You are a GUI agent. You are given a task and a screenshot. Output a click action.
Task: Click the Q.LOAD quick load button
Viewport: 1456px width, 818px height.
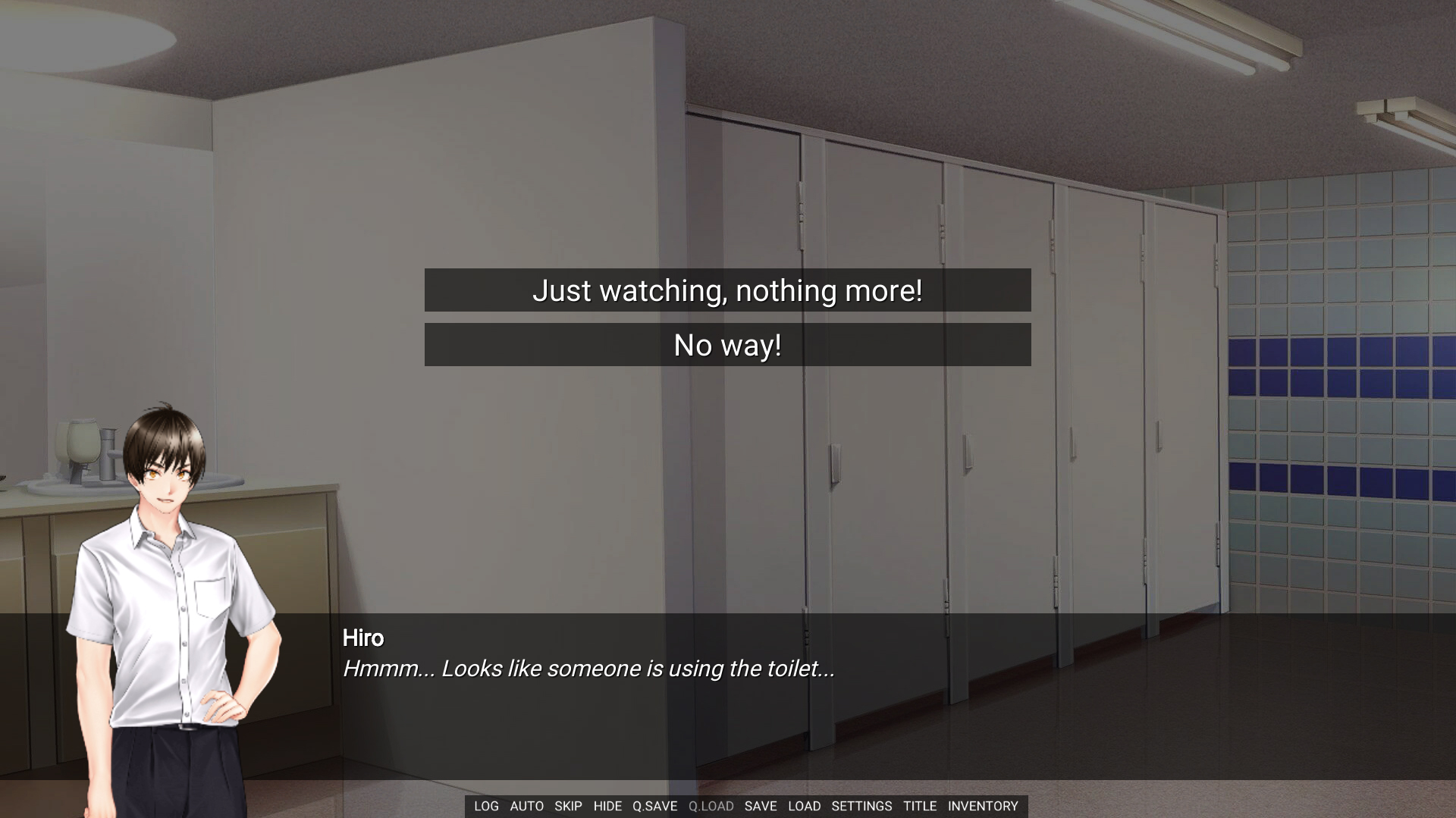pos(711,806)
